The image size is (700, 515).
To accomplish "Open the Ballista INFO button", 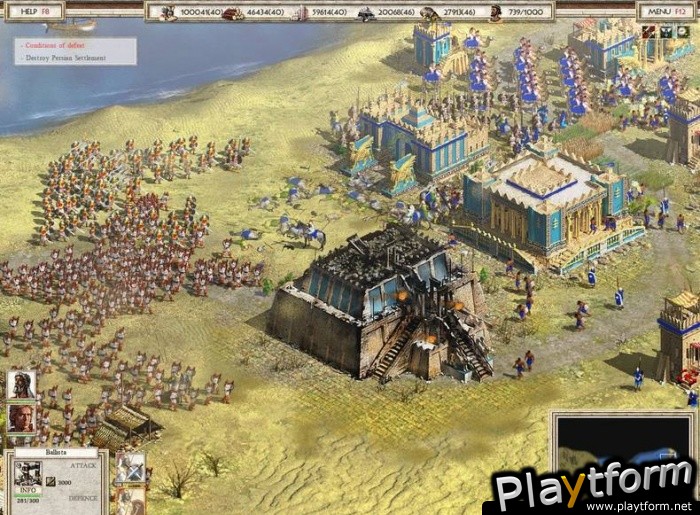I will [26, 491].
